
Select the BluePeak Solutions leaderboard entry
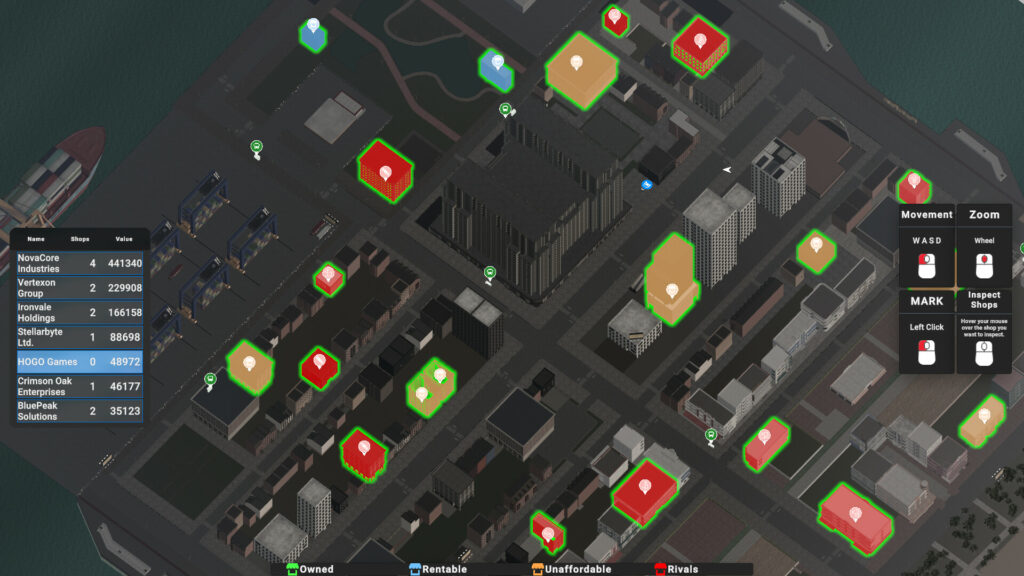pyautogui.click(x=80, y=411)
